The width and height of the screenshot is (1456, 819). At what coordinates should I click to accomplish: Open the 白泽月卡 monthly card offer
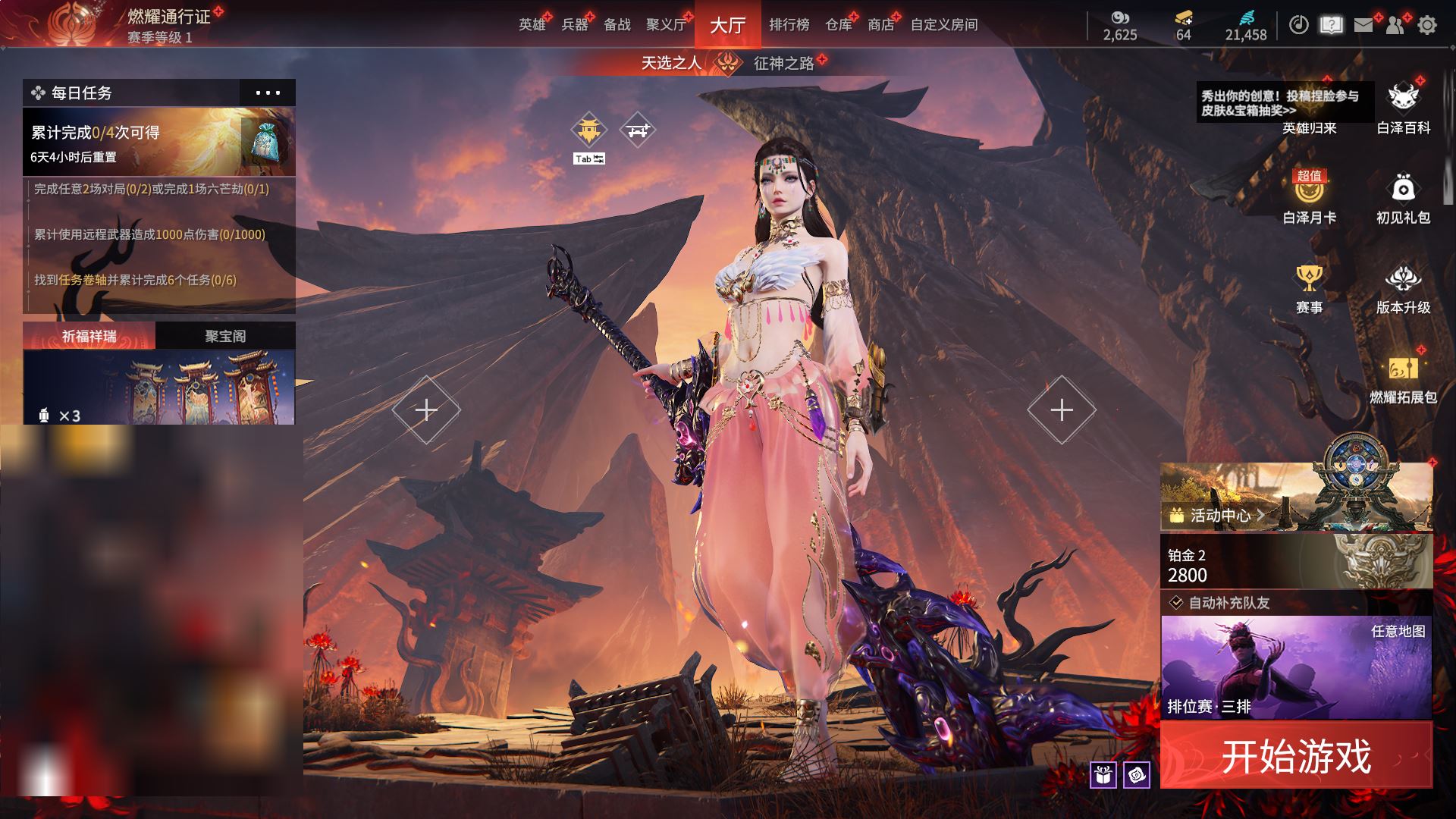pyautogui.click(x=1309, y=197)
